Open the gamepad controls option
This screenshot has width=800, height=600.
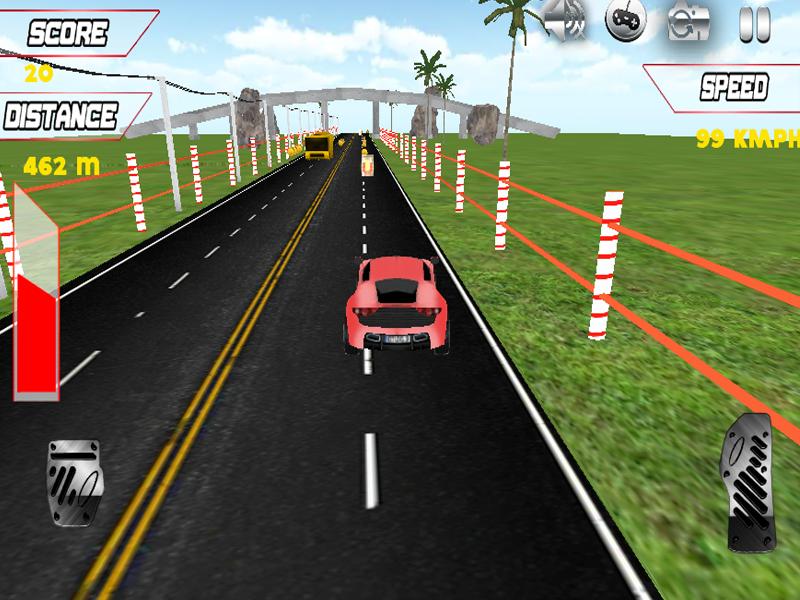coord(626,20)
